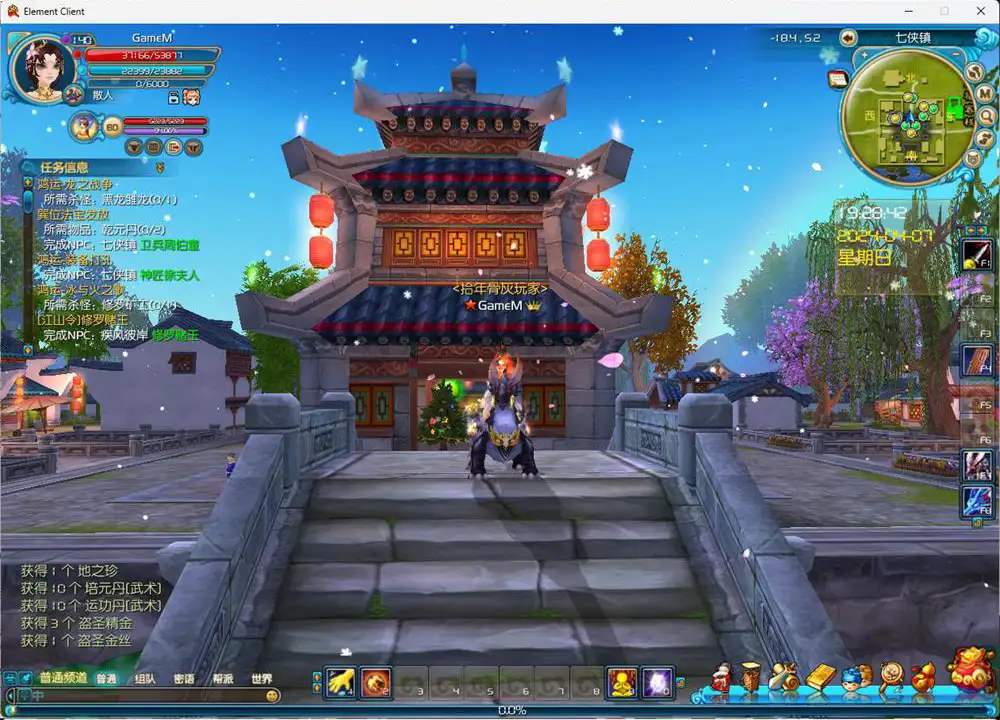
Task: Open the minimap of 七侠镇
Action: (x=907, y=116)
